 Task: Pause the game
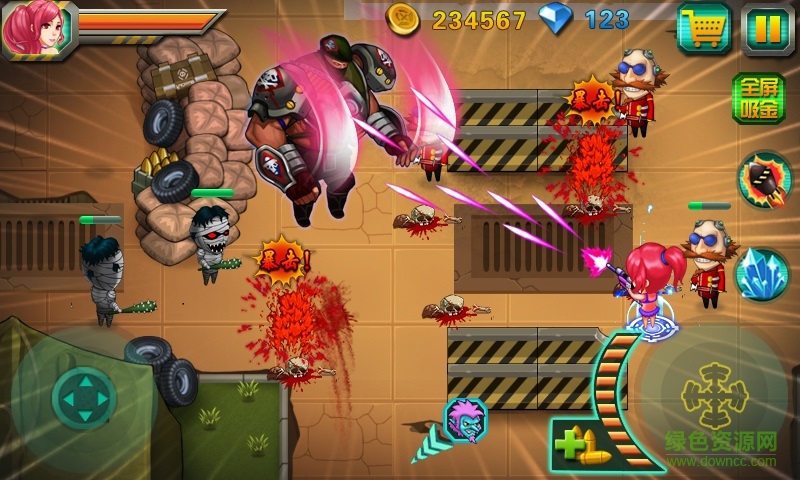766,28
